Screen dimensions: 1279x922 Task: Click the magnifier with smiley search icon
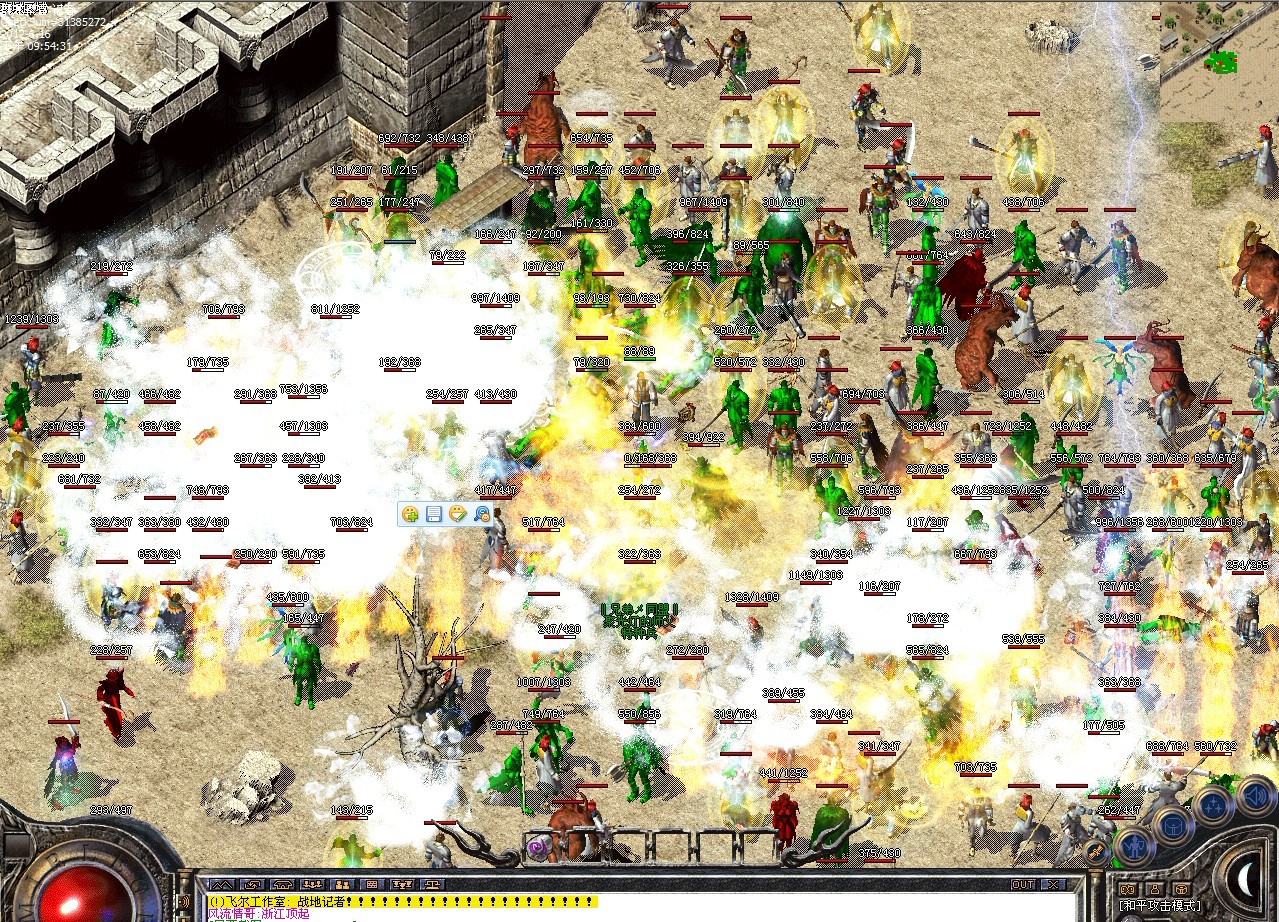pos(482,514)
